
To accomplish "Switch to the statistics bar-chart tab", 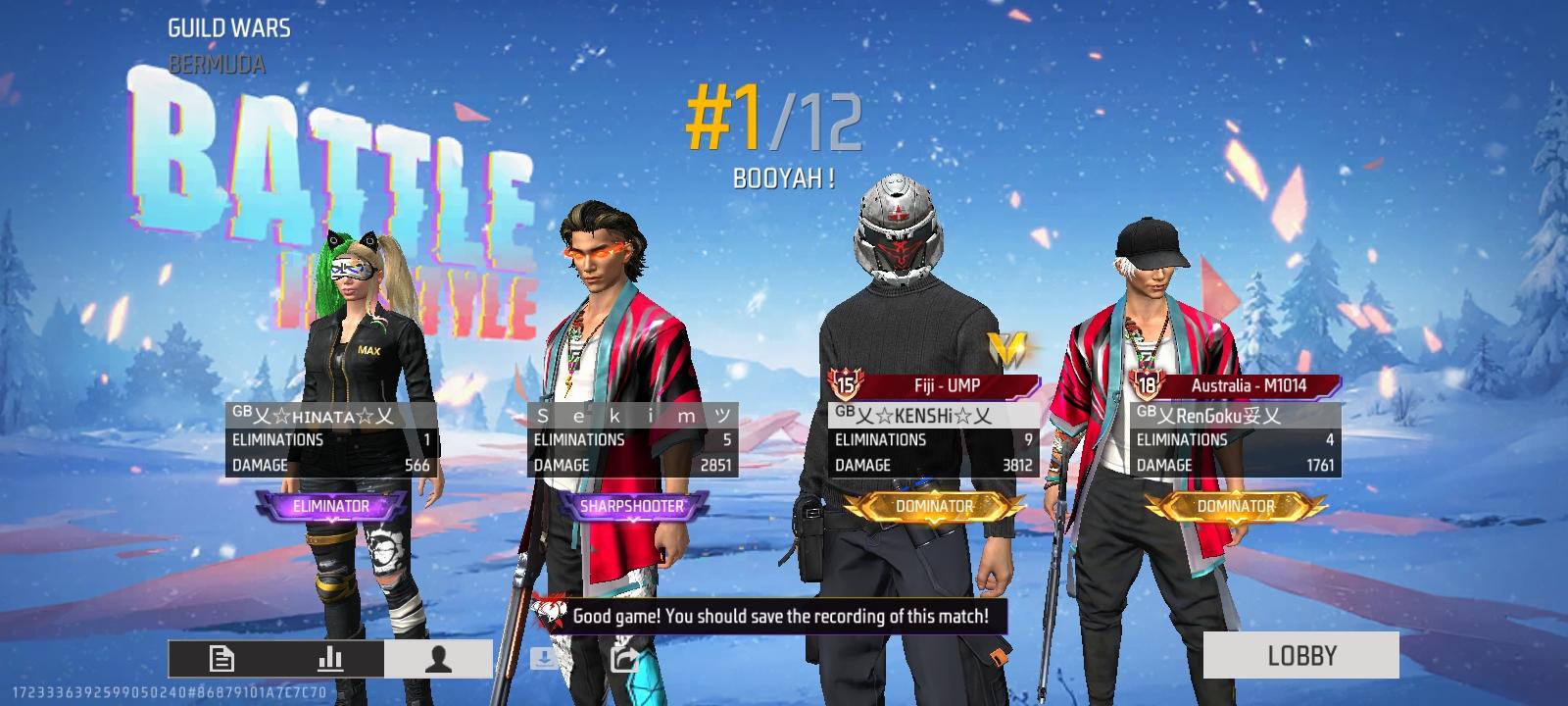I will (330, 661).
